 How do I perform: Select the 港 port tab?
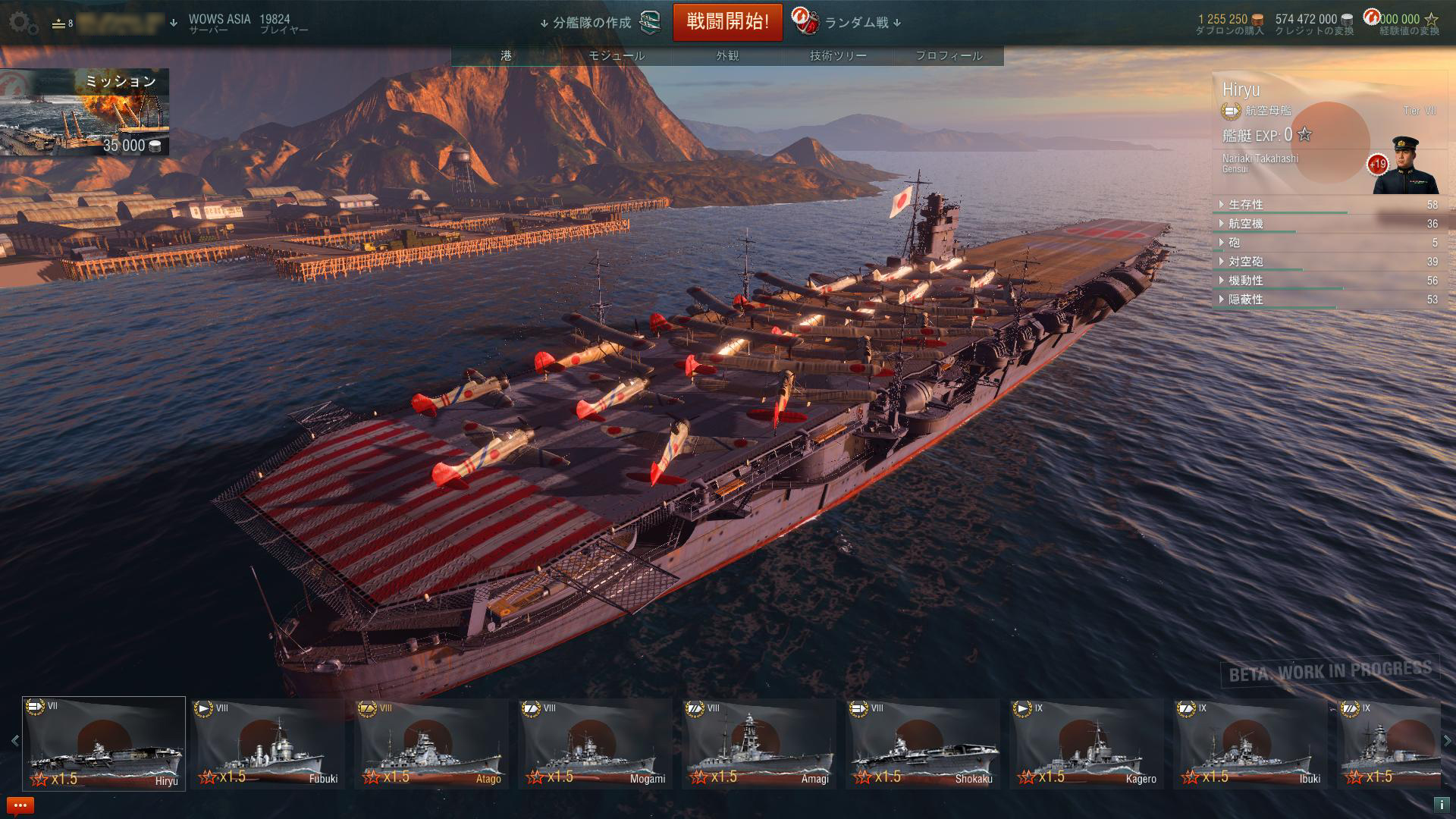pyautogui.click(x=506, y=55)
